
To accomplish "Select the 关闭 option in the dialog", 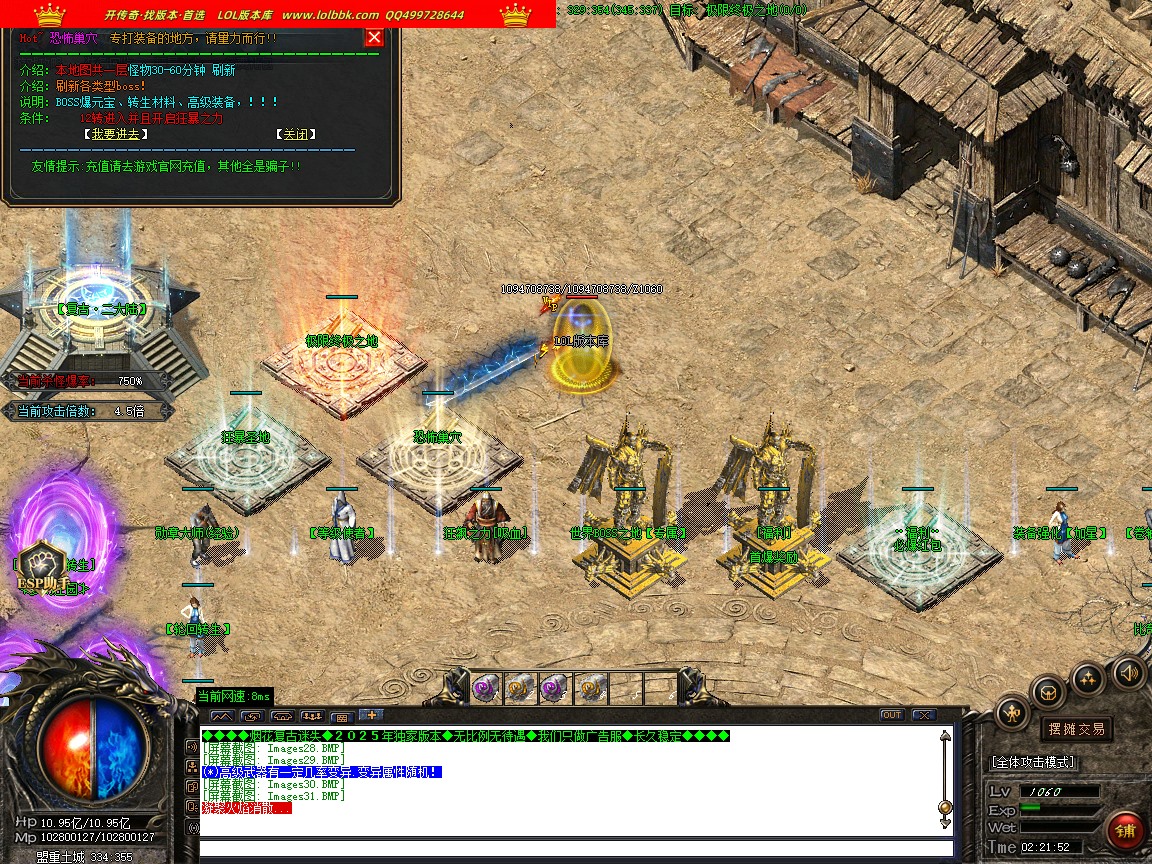I will (296, 134).
